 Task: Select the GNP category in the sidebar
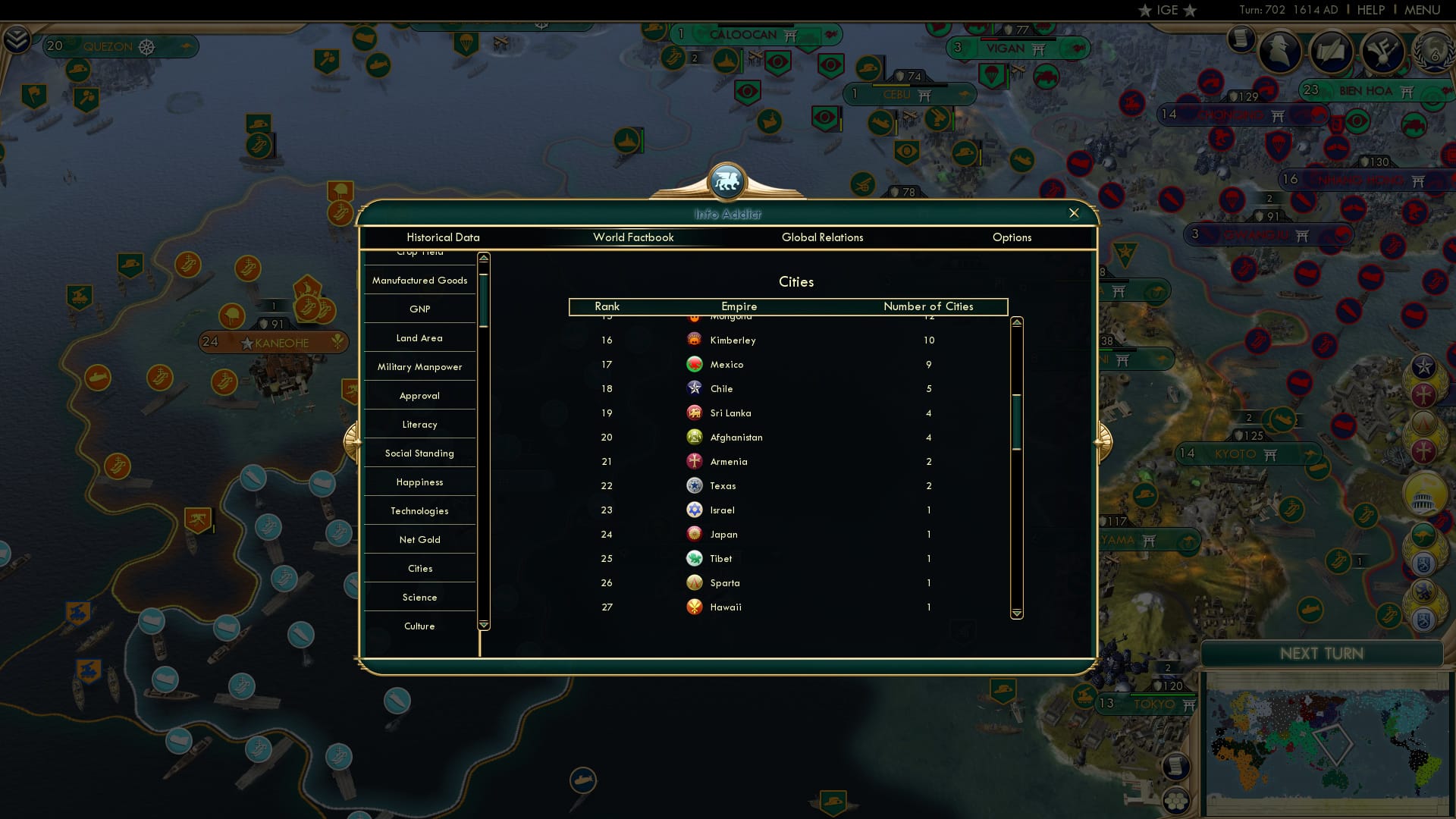coord(419,309)
